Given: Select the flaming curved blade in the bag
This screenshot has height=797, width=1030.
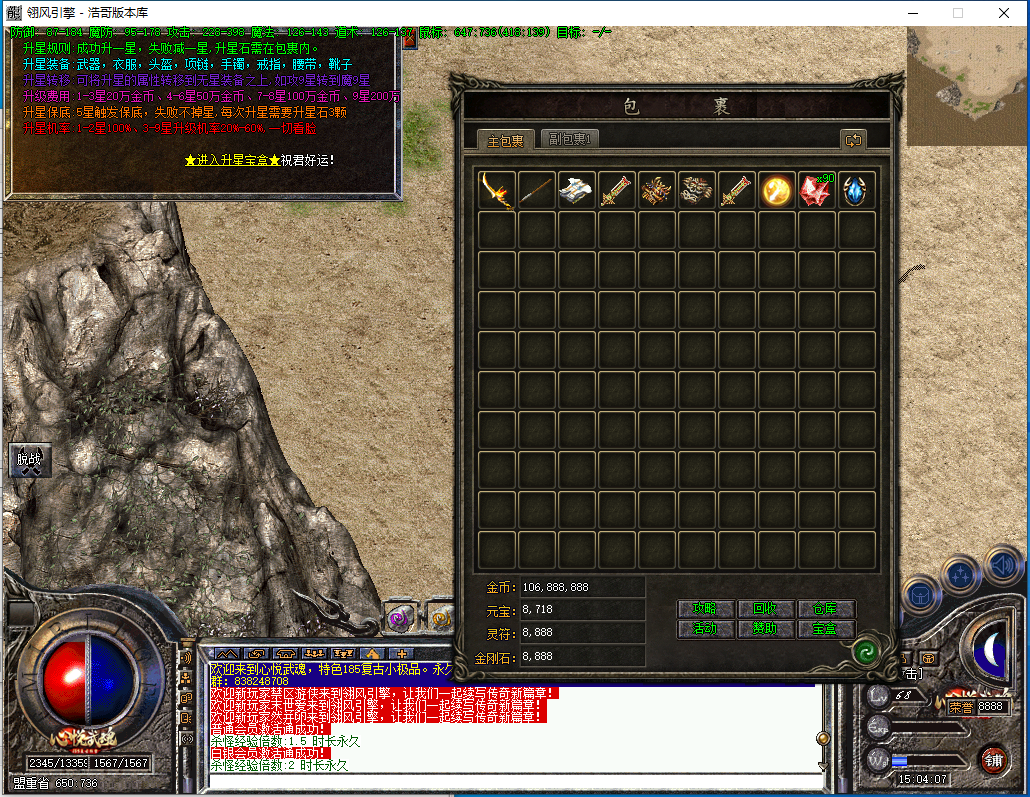Looking at the screenshot, I should 497,190.
